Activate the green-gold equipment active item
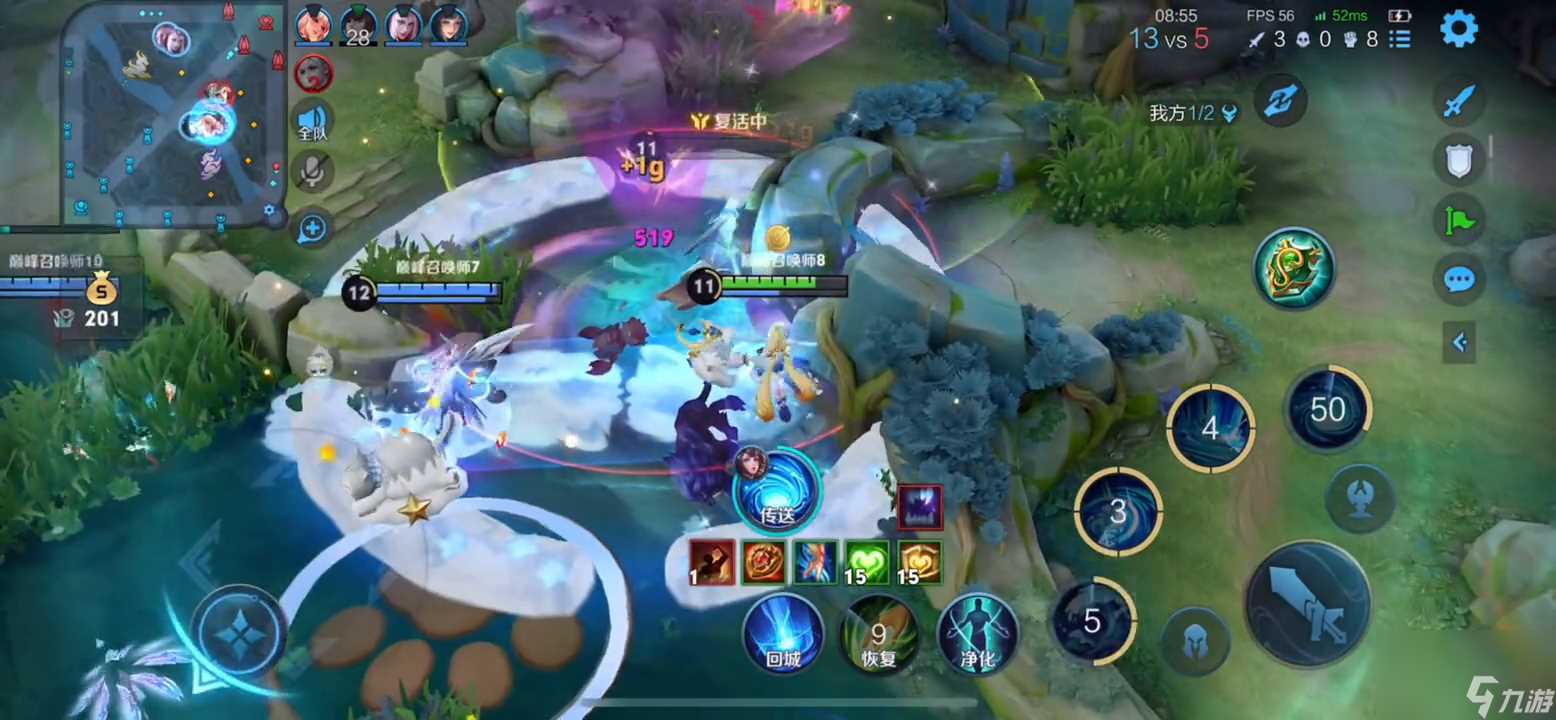 tap(1294, 268)
